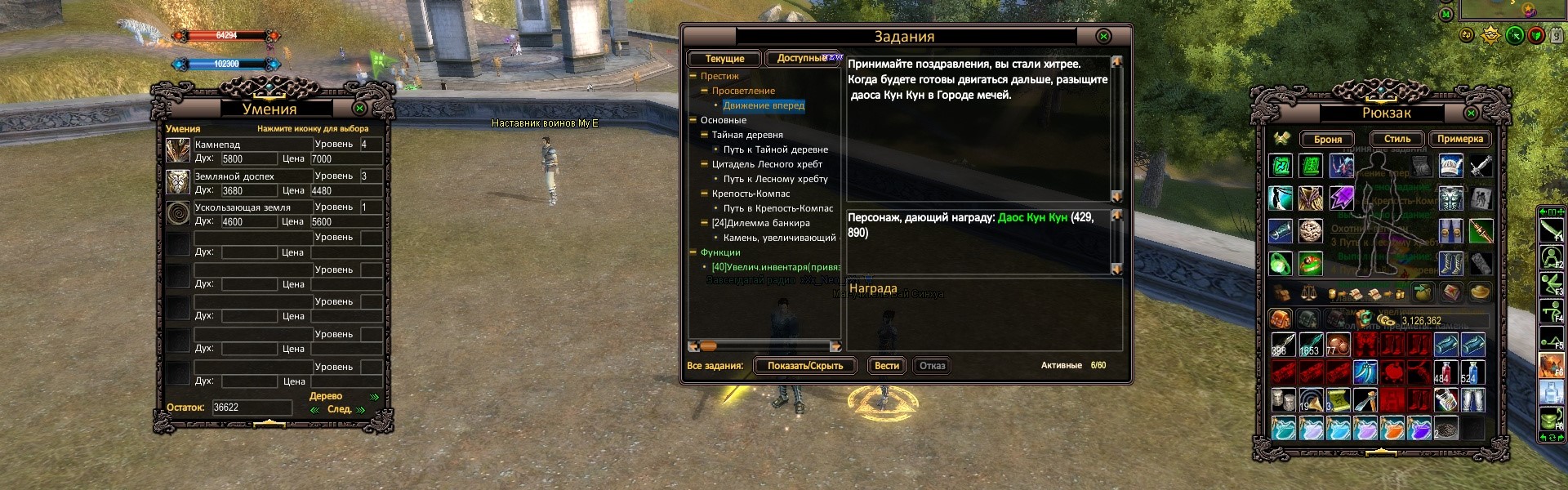The width and height of the screenshot is (1568, 490).
Task: Pick the Ускользающая земля skill icon
Action: 178,214
